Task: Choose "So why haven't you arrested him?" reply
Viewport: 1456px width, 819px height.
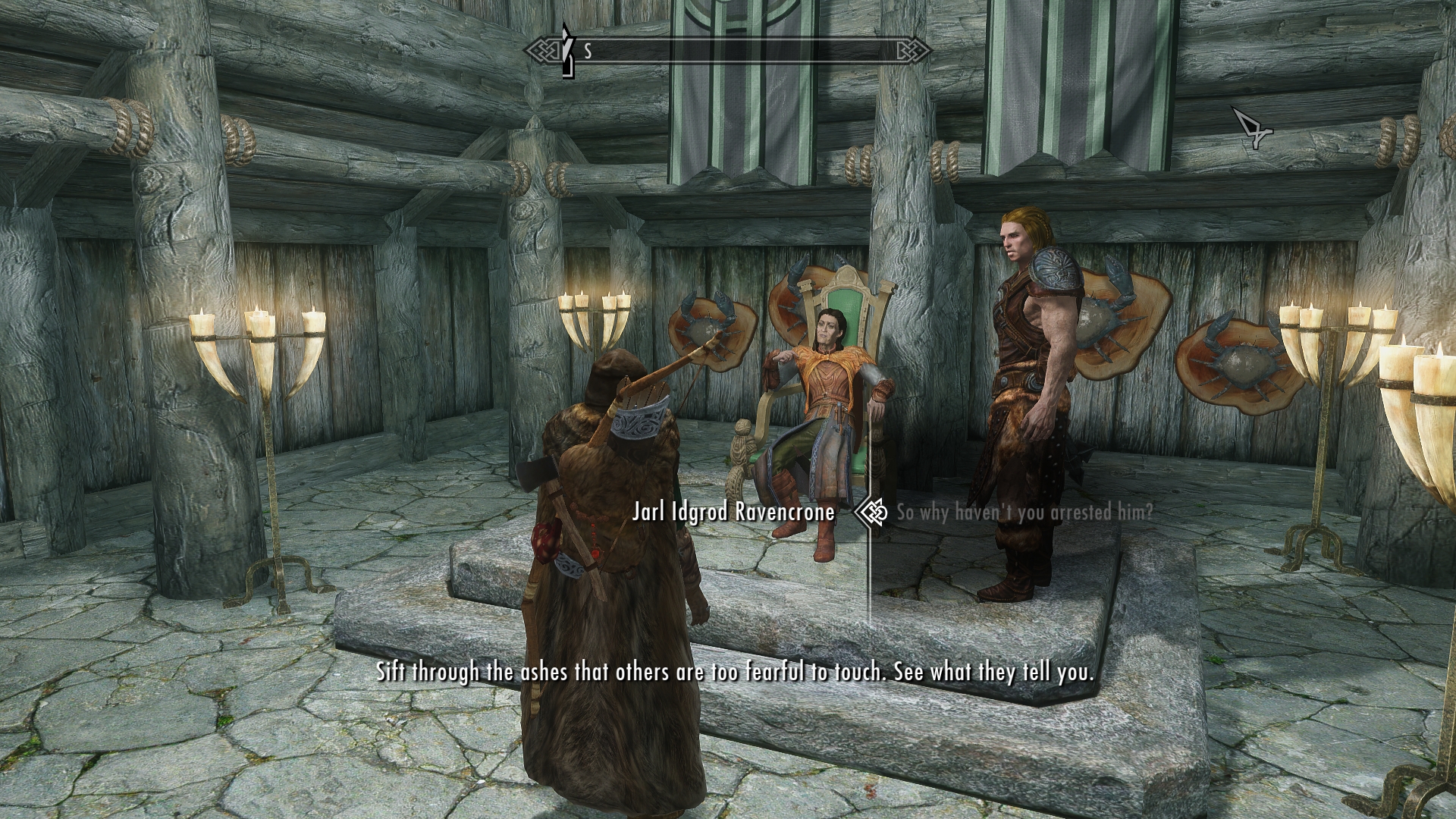Action: [x=1025, y=513]
